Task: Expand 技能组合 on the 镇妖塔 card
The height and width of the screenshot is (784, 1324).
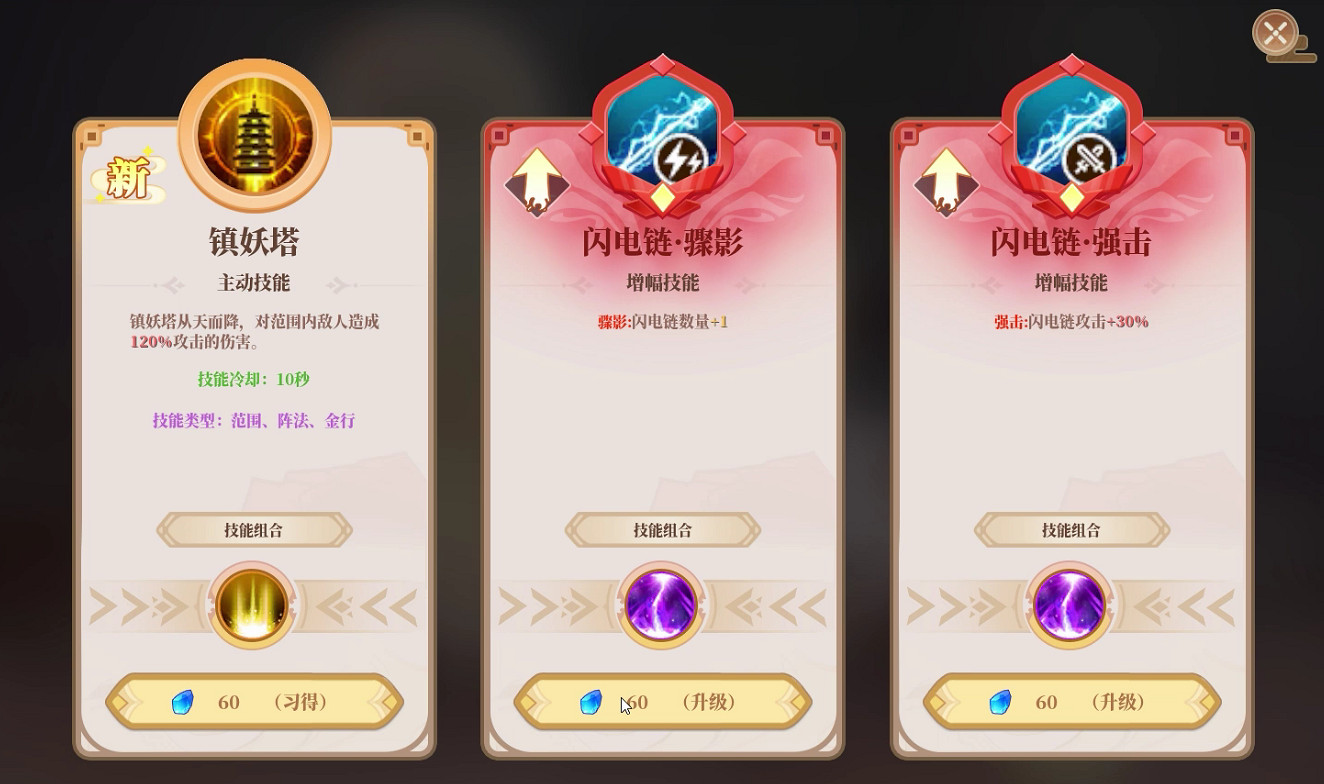Action: [252, 530]
